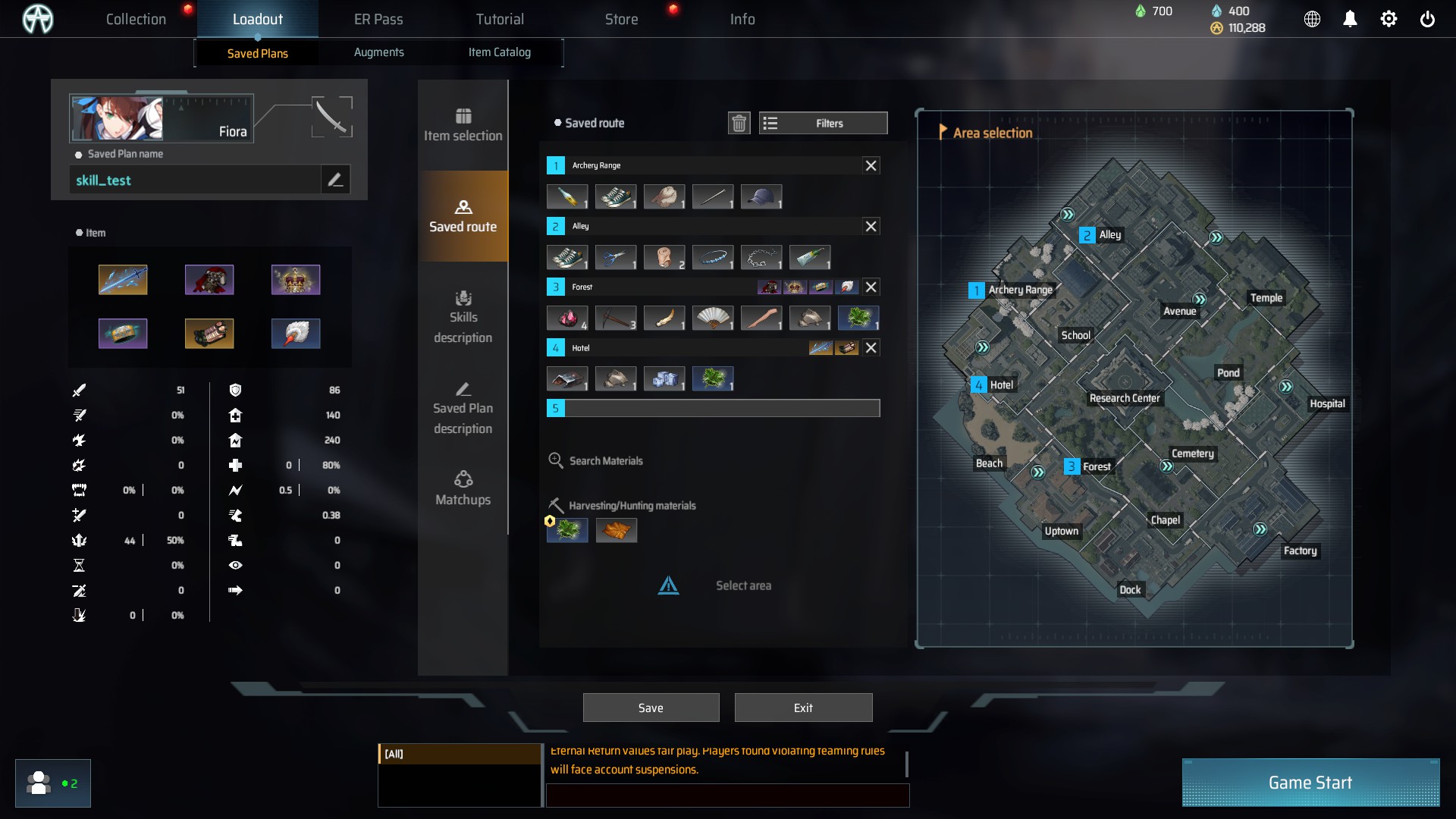Image resolution: width=1456 pixels, height=819 pixels.
Task: Remove Hotel from the saved route
Action: [x=871, y=347]
